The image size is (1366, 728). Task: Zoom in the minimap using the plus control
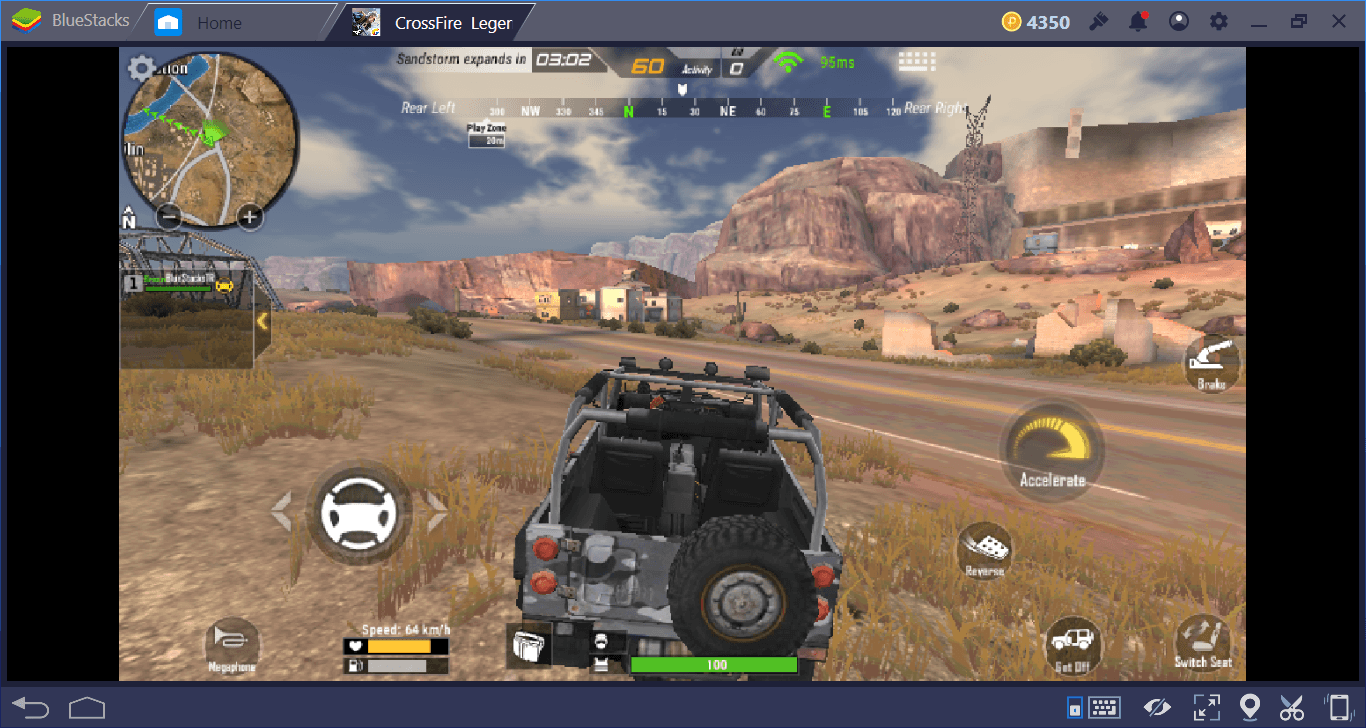click(x=249, y=216)
